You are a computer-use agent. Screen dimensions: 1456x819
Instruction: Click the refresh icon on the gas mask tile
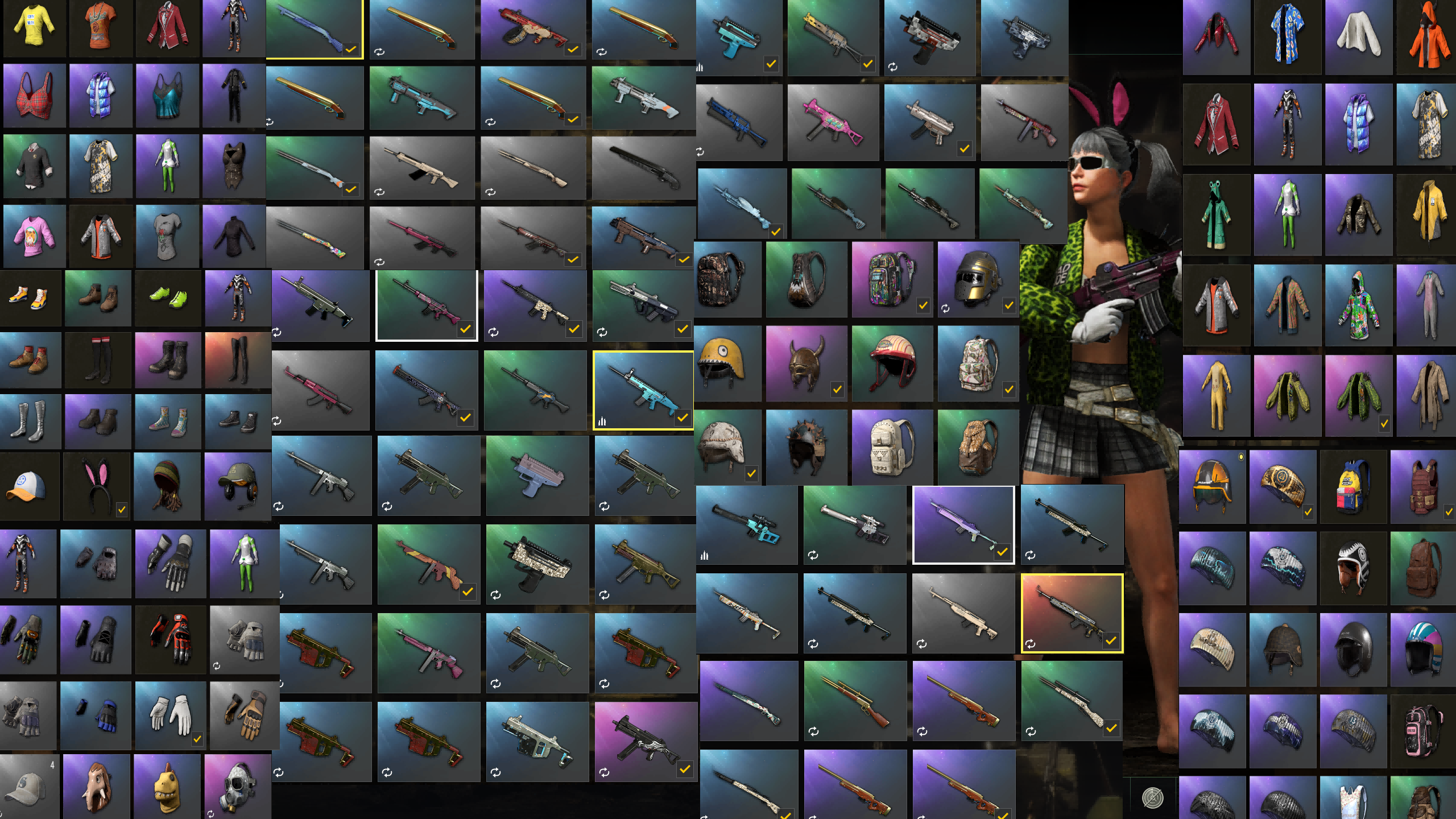tap(211, 814)
